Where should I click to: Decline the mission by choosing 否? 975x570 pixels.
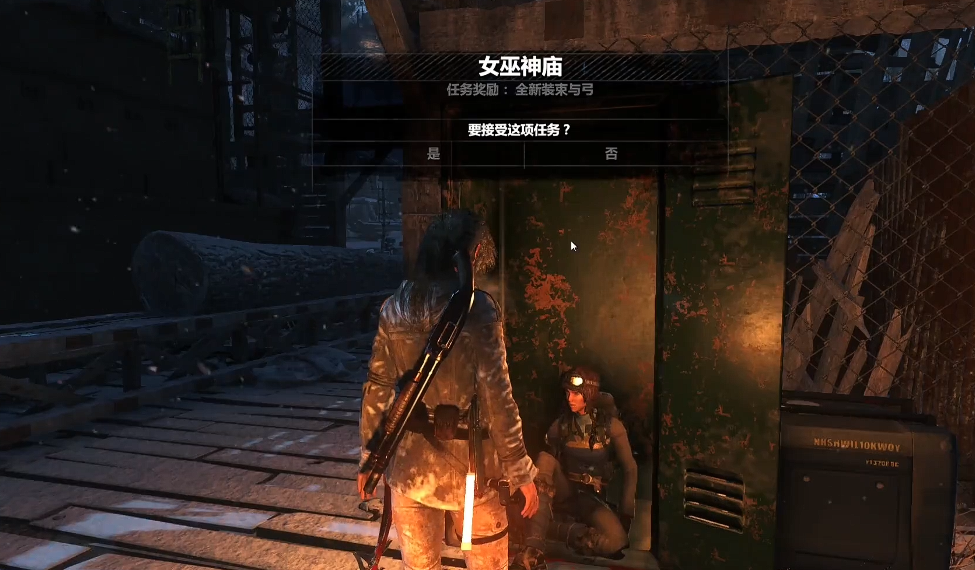[611, 154]
